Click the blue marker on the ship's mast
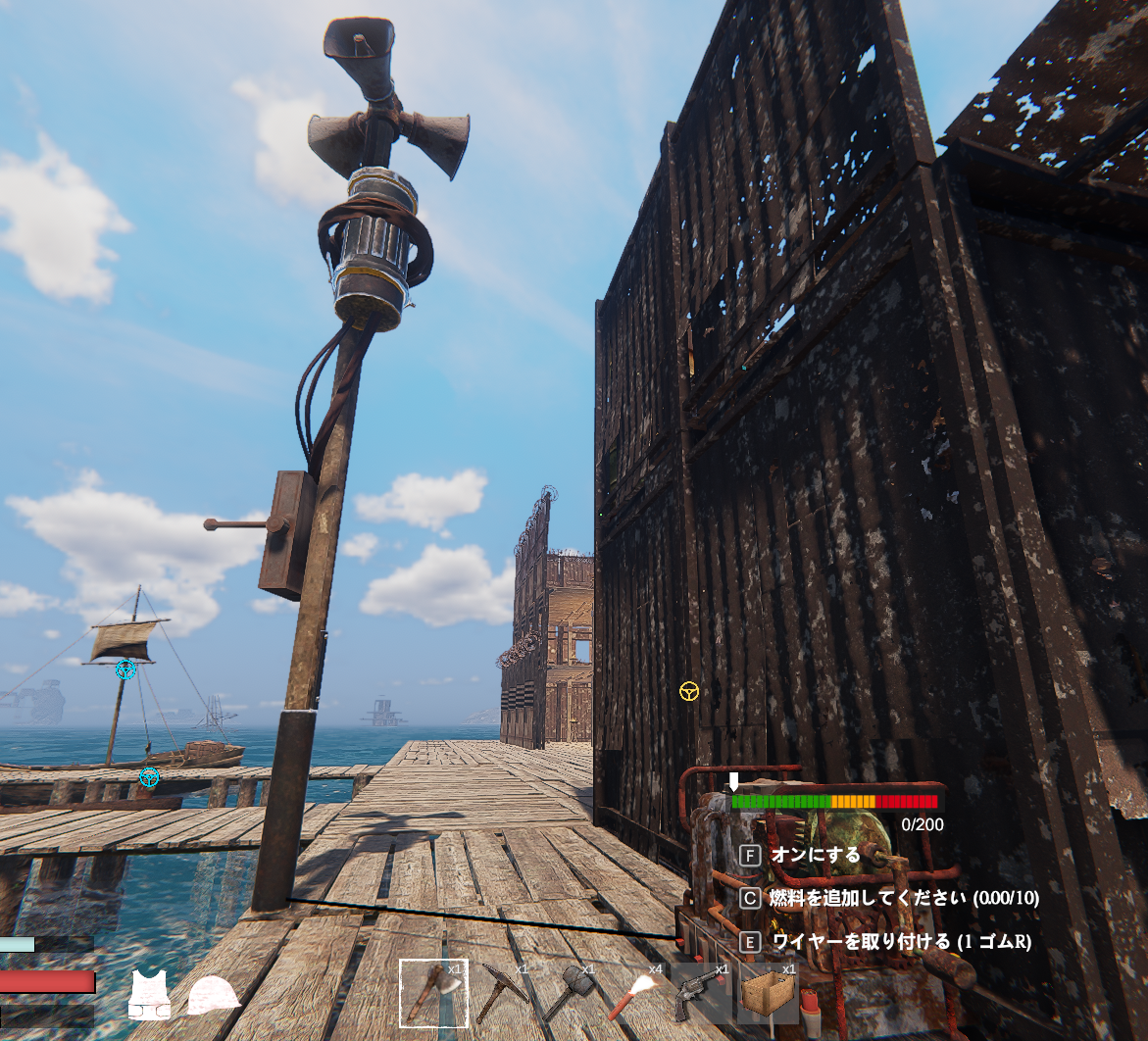The height and width of the screenshot is (1041, 1148). point(125,669)
